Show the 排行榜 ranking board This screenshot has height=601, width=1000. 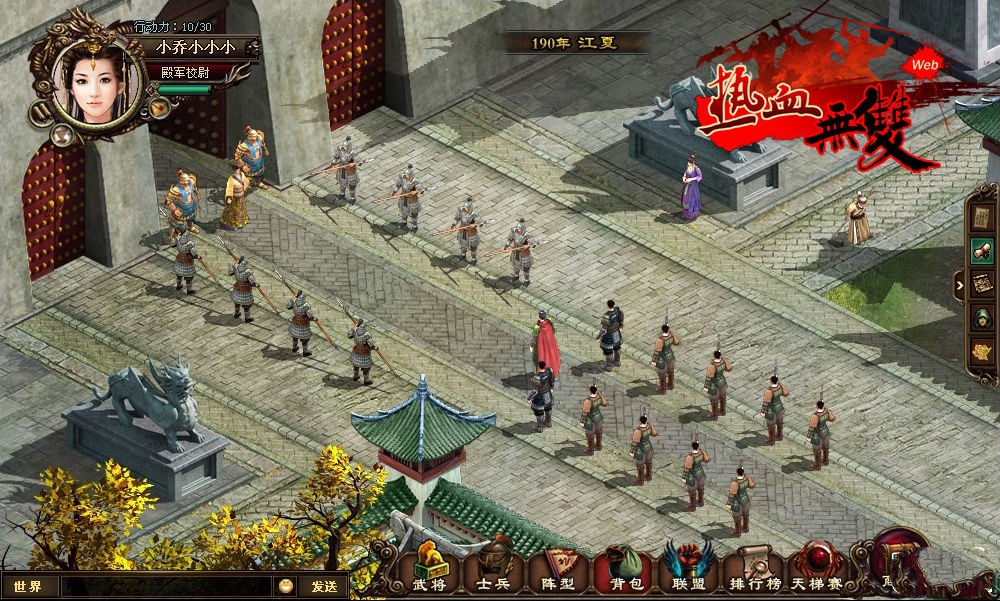(754, 572)
